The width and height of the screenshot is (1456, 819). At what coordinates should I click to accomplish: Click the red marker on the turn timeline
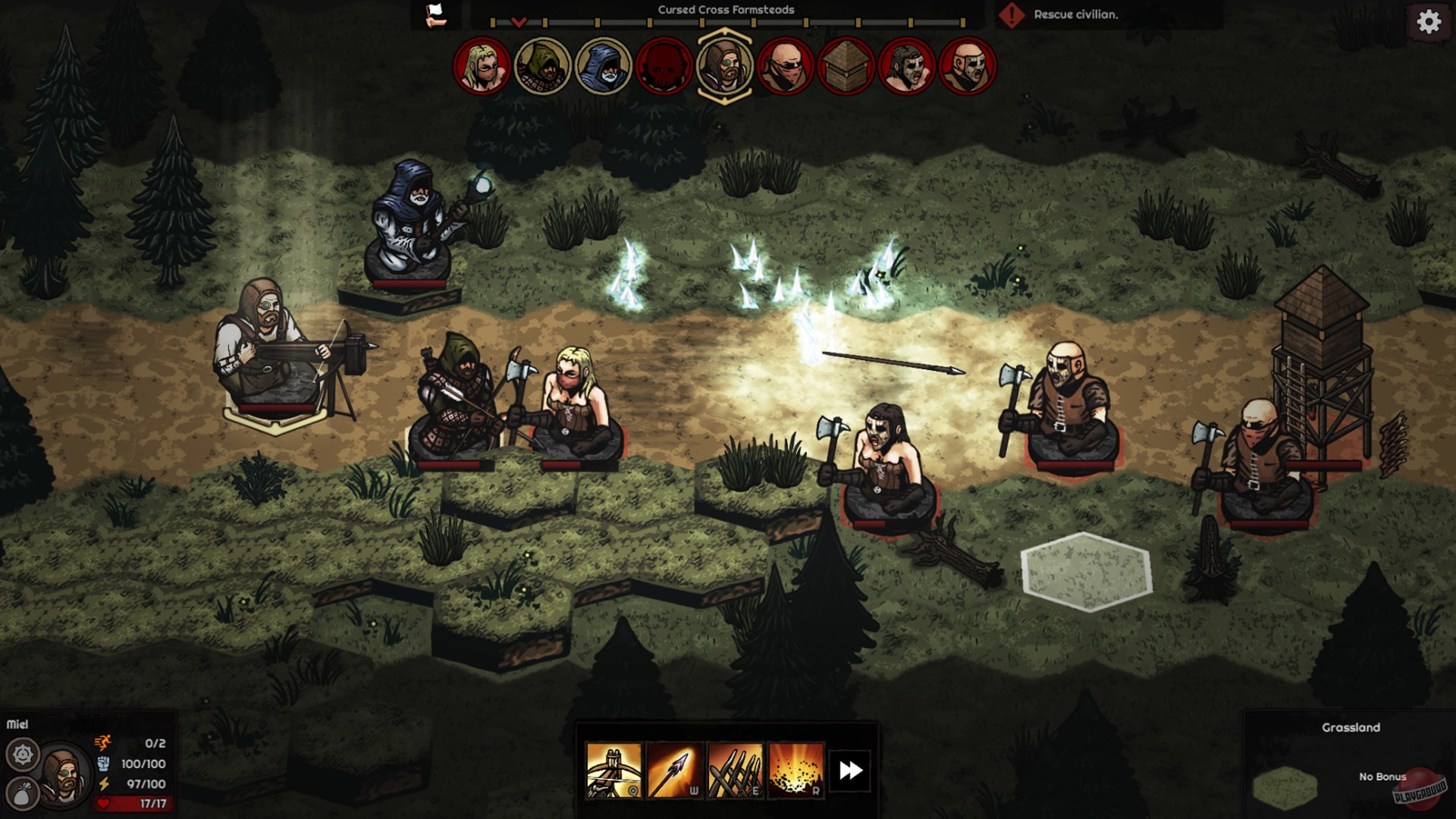(519, 21)
